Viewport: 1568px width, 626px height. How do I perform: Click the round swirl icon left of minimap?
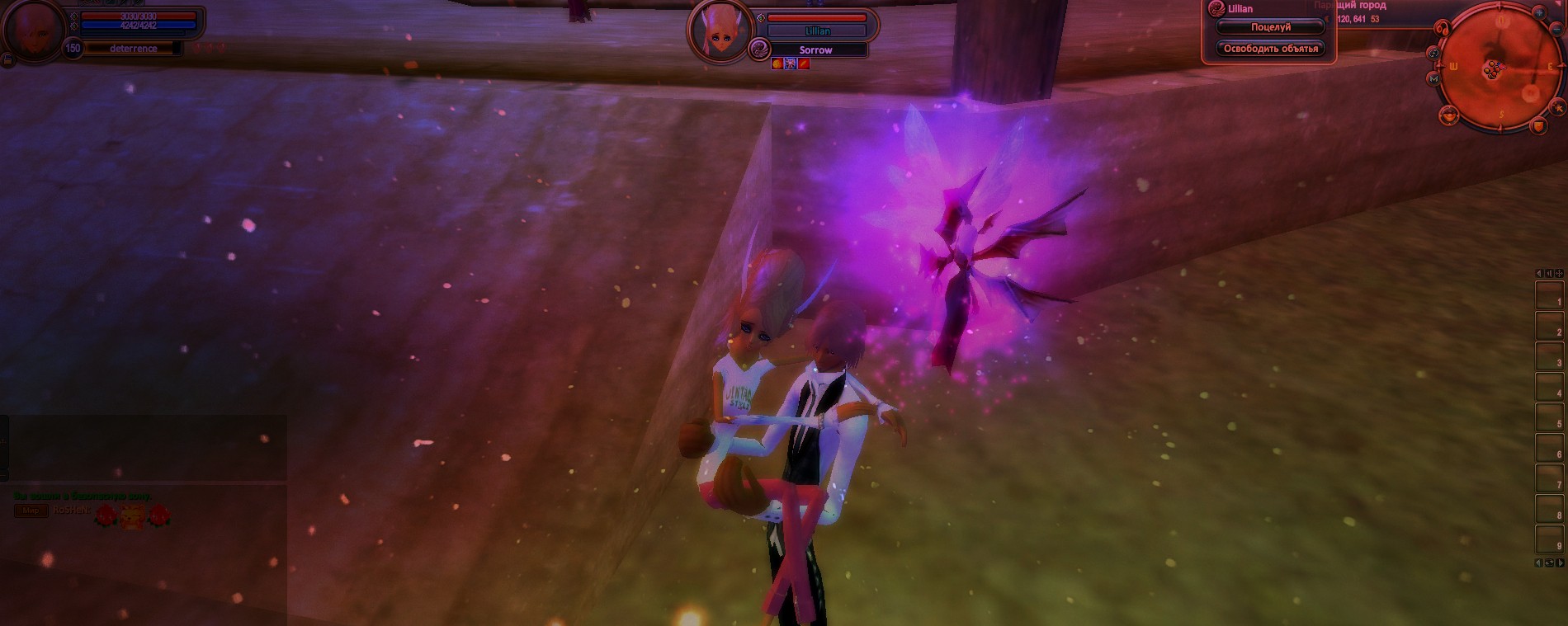click(x=1434, y=54)
